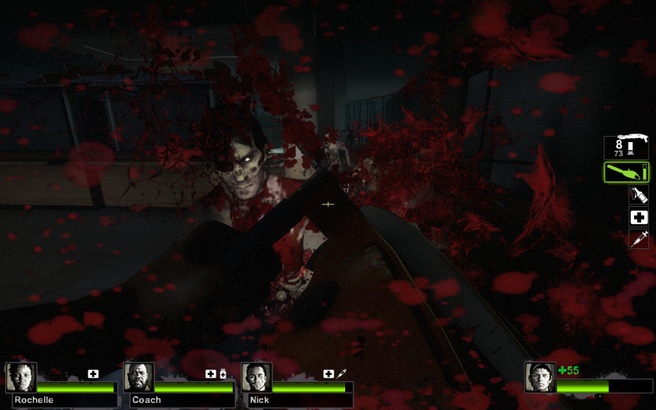
Task: Select the shotgun primary weapon slot
Action: [x=626, y=147]
